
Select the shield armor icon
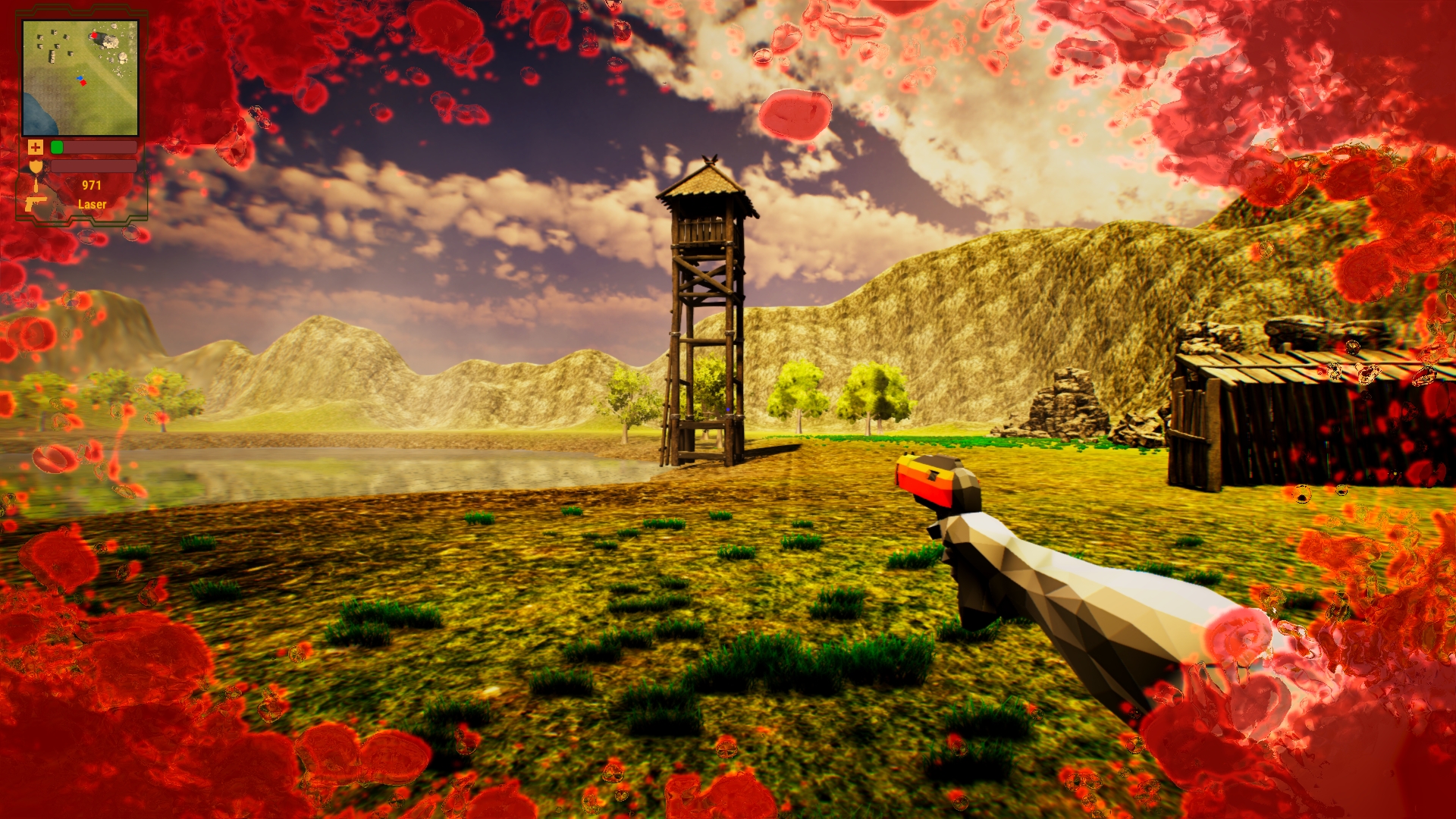[x=36, y=167]
